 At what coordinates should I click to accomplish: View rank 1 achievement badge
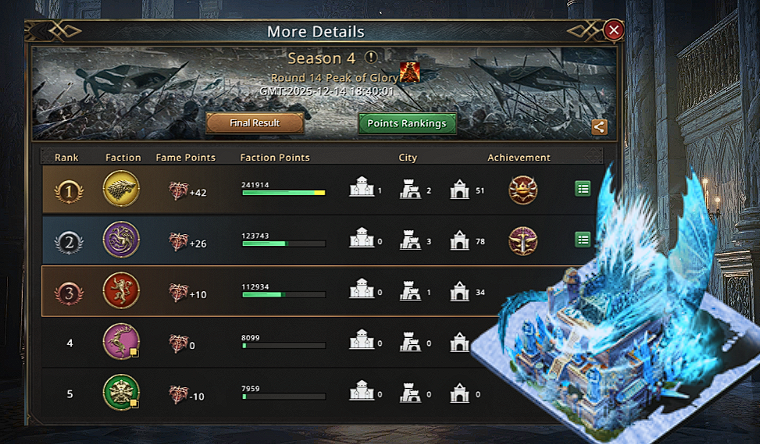coord(521,188)
